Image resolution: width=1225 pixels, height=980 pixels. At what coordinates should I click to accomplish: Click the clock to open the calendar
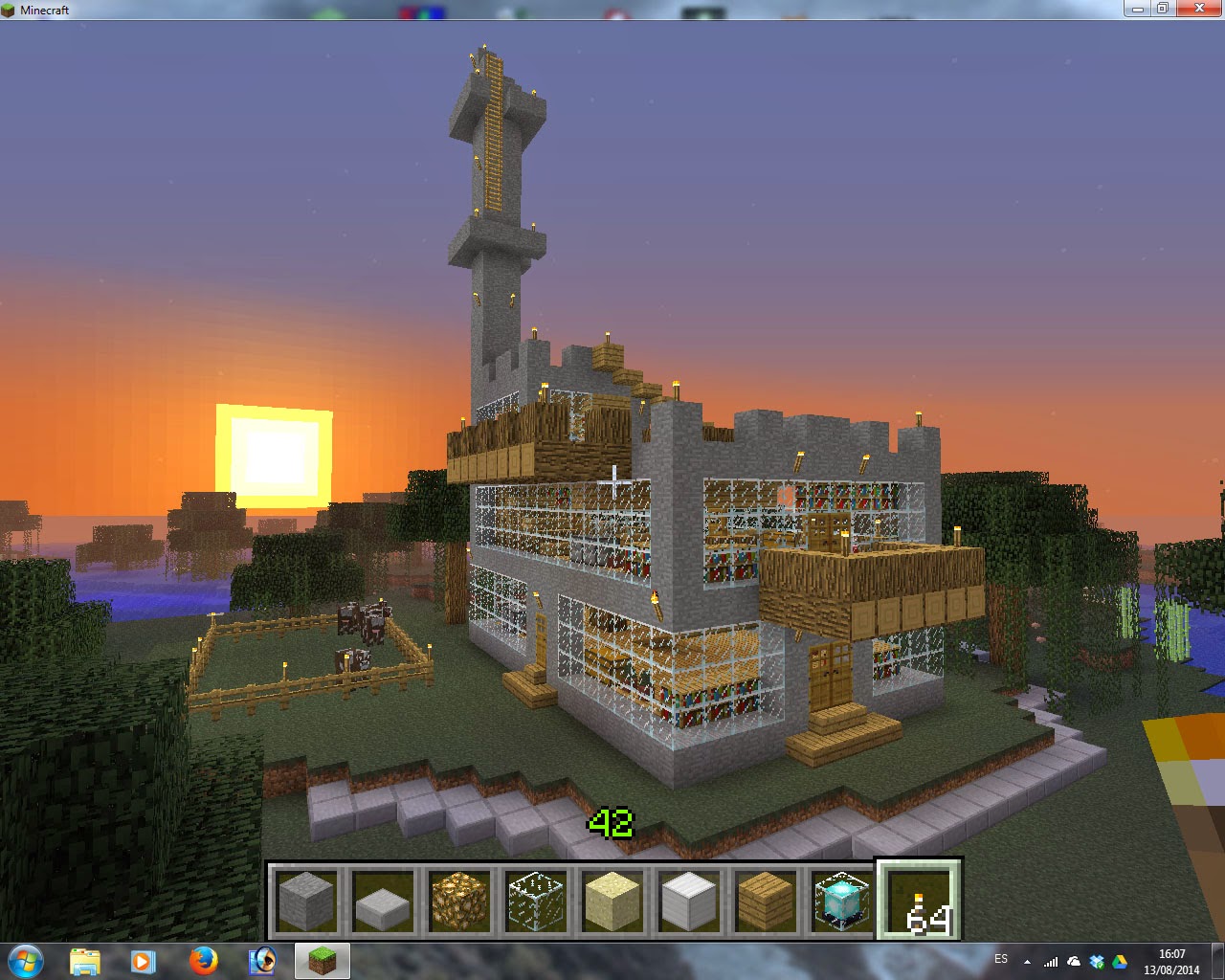click(x=1170, y=960)
